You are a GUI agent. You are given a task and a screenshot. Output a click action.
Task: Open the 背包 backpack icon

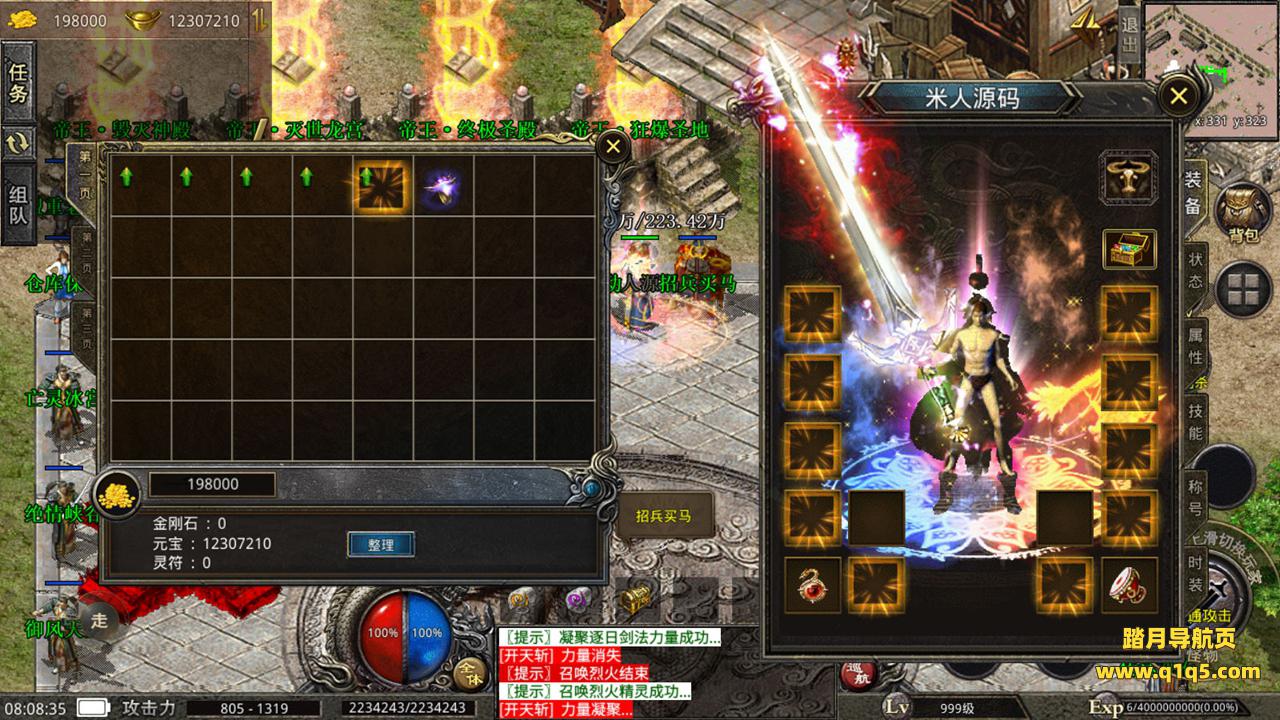1243,214
